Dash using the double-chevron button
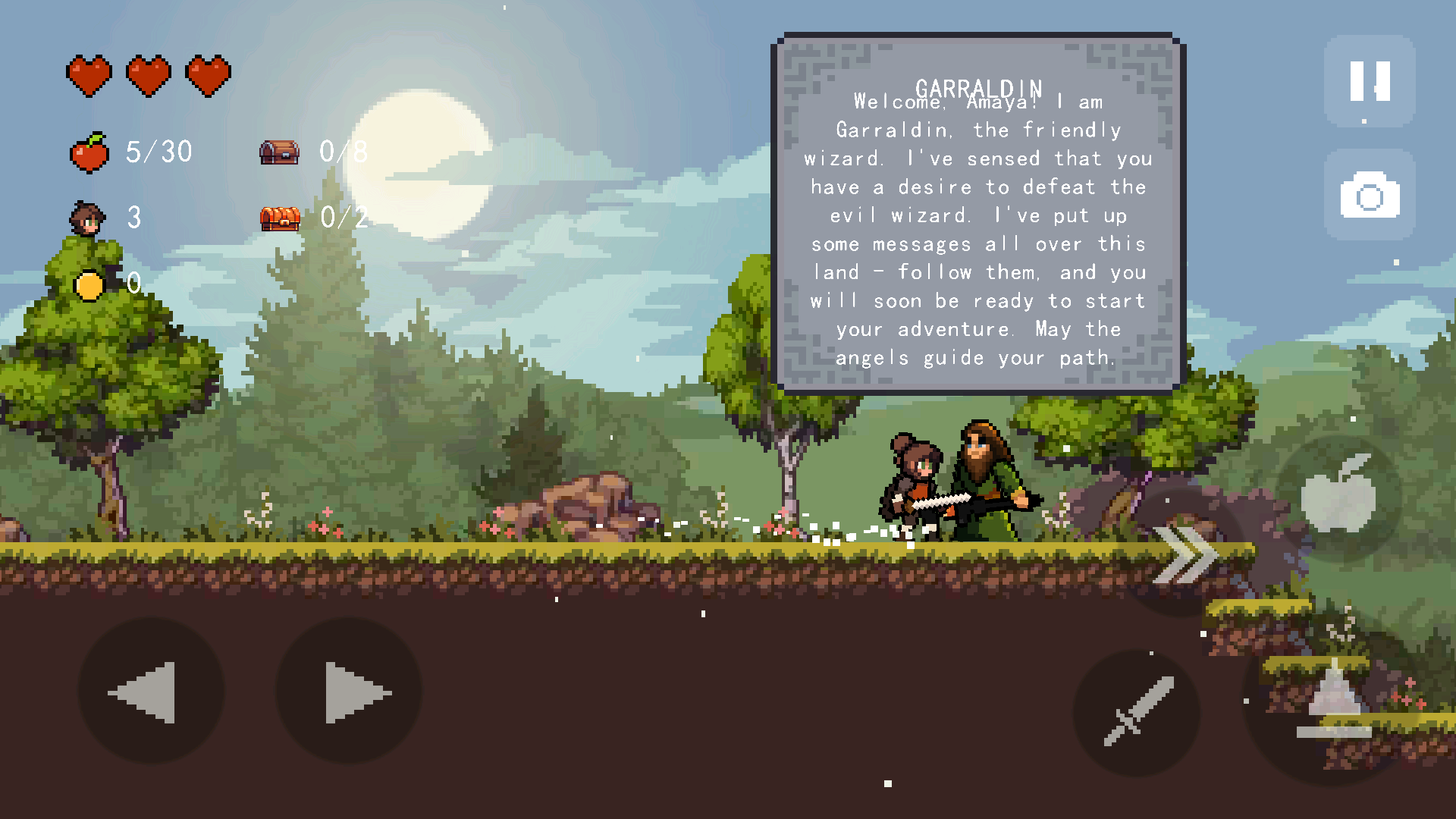The image size is (1456, 819). [1183, 555]
